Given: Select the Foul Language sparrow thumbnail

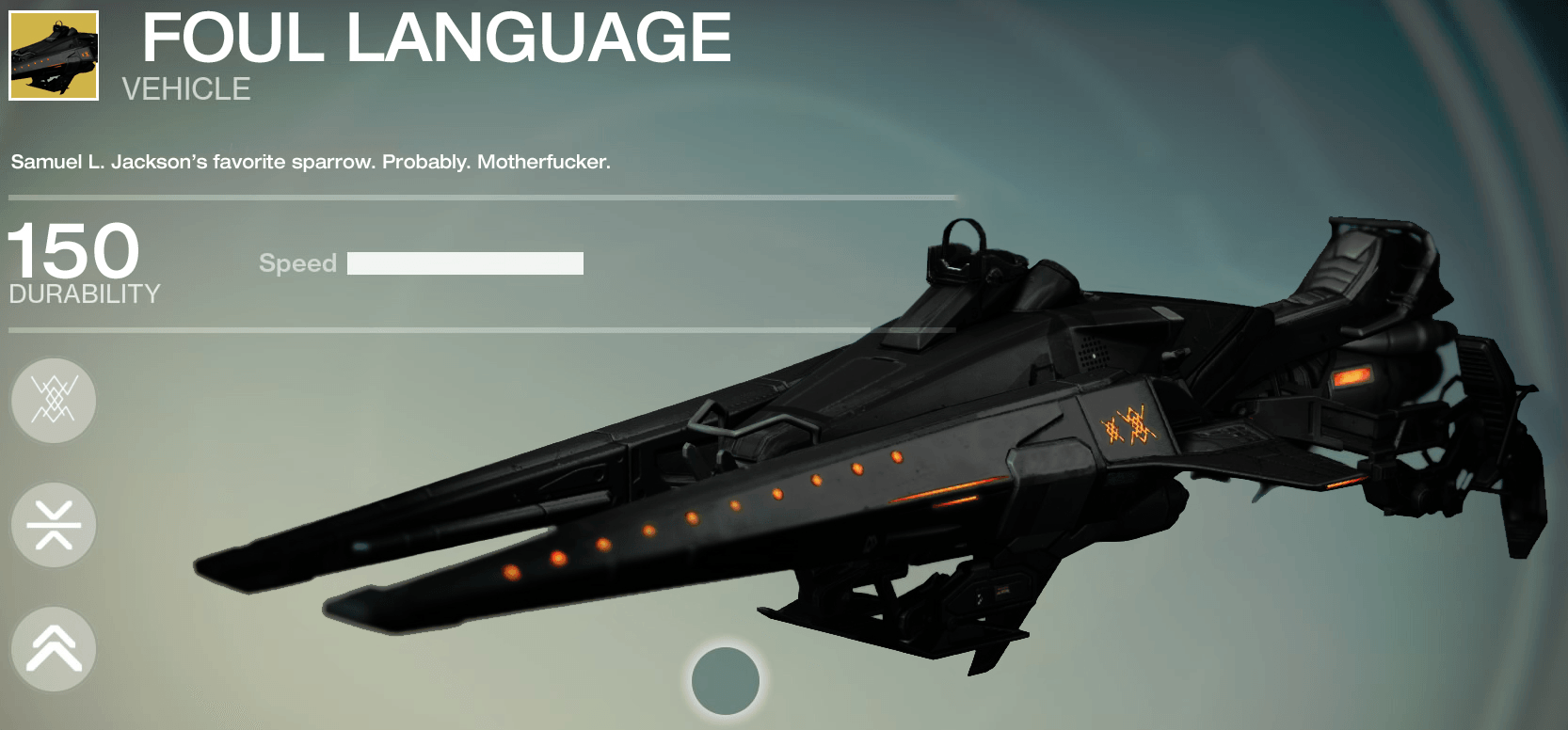Looking at the screenshot, I should [54, 56].
